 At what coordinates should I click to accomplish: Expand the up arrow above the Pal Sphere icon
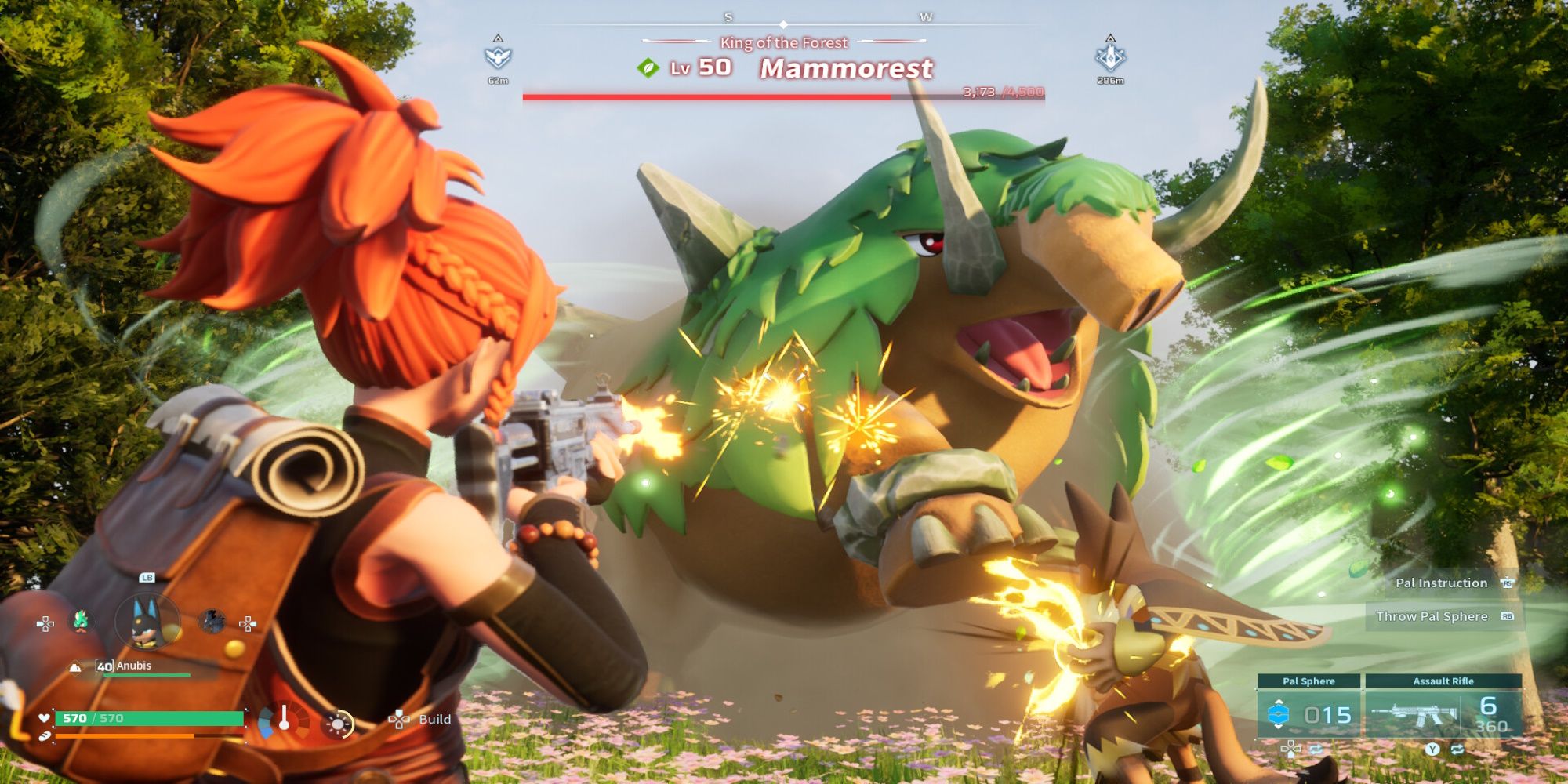pos(1278,701)
